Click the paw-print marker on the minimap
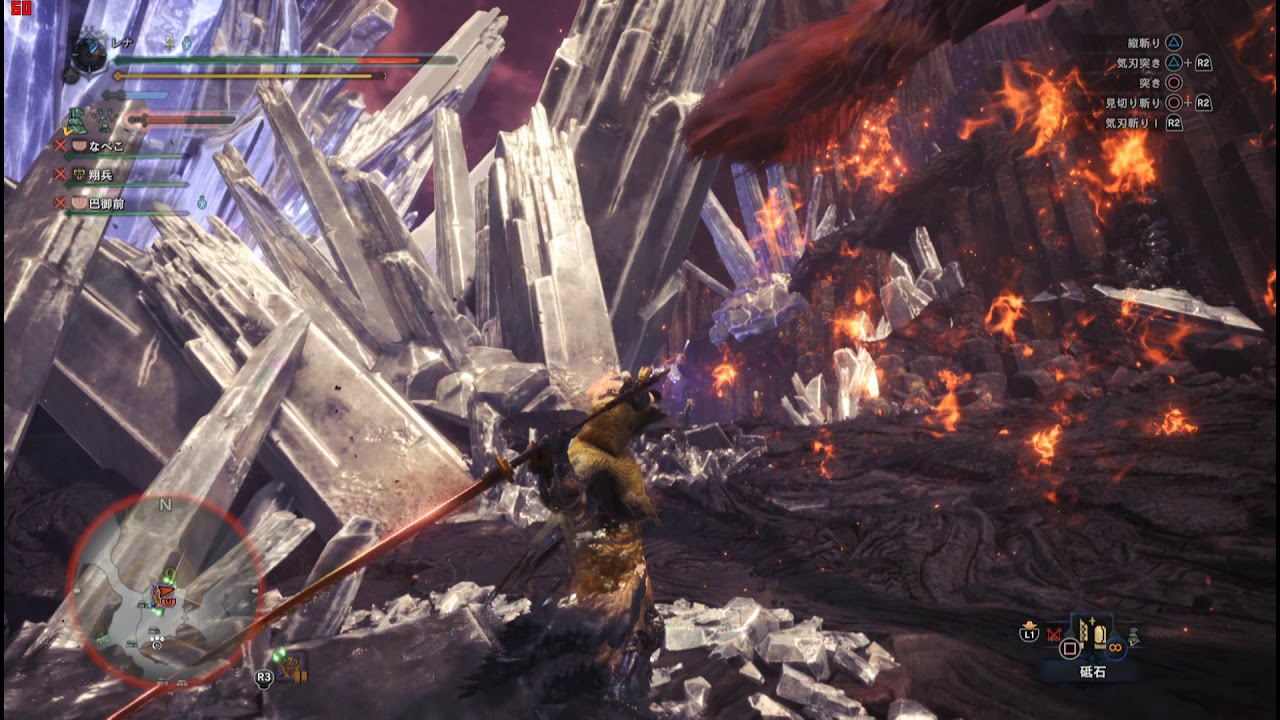 156,636
